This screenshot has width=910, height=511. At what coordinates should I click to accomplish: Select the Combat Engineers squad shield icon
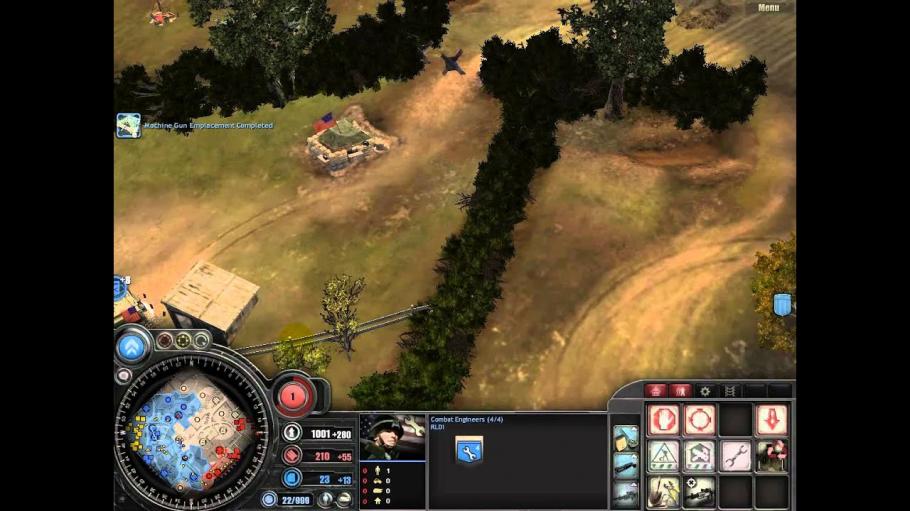coord(468,451)
